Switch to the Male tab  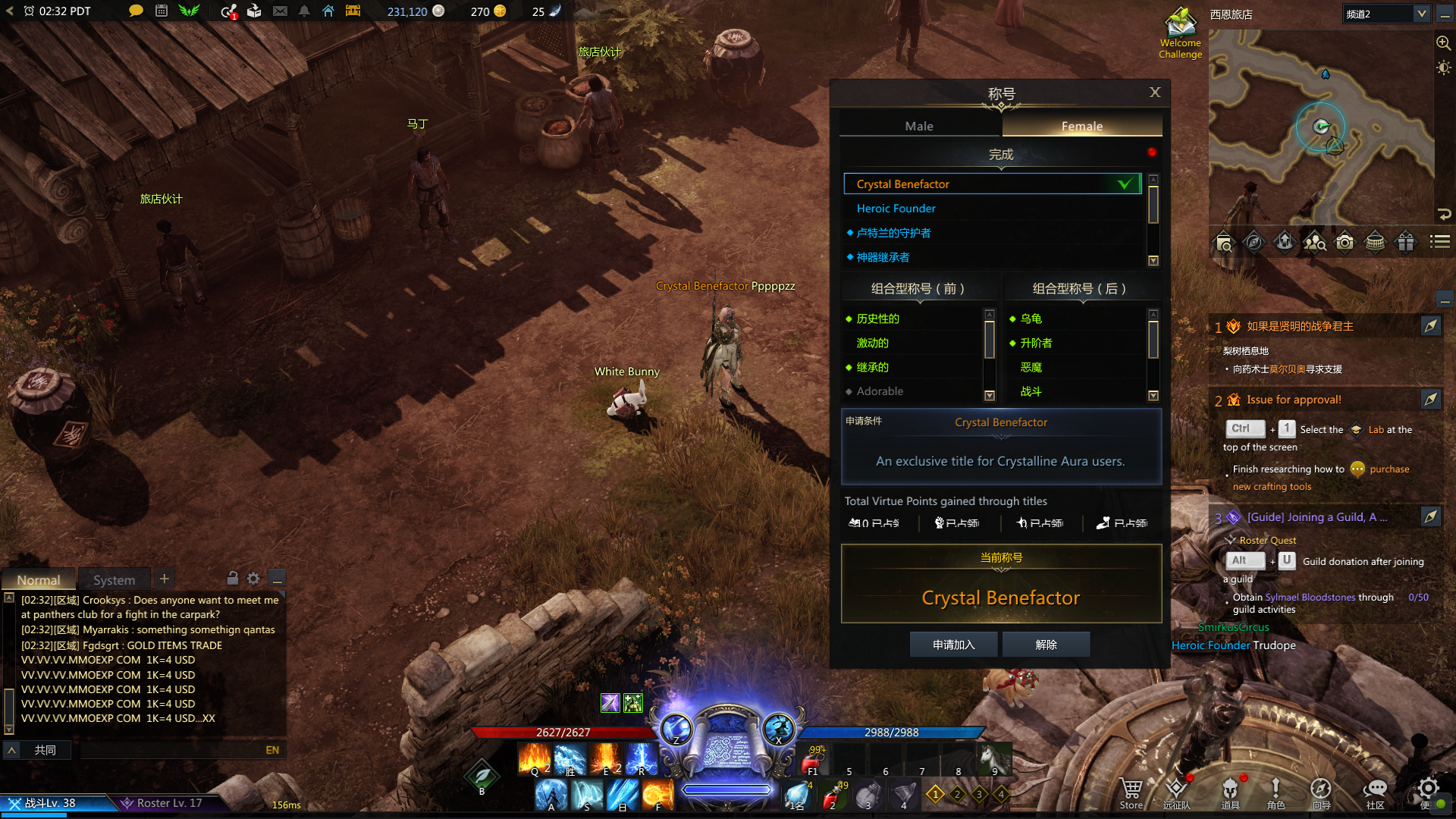(x=919, y=126)
